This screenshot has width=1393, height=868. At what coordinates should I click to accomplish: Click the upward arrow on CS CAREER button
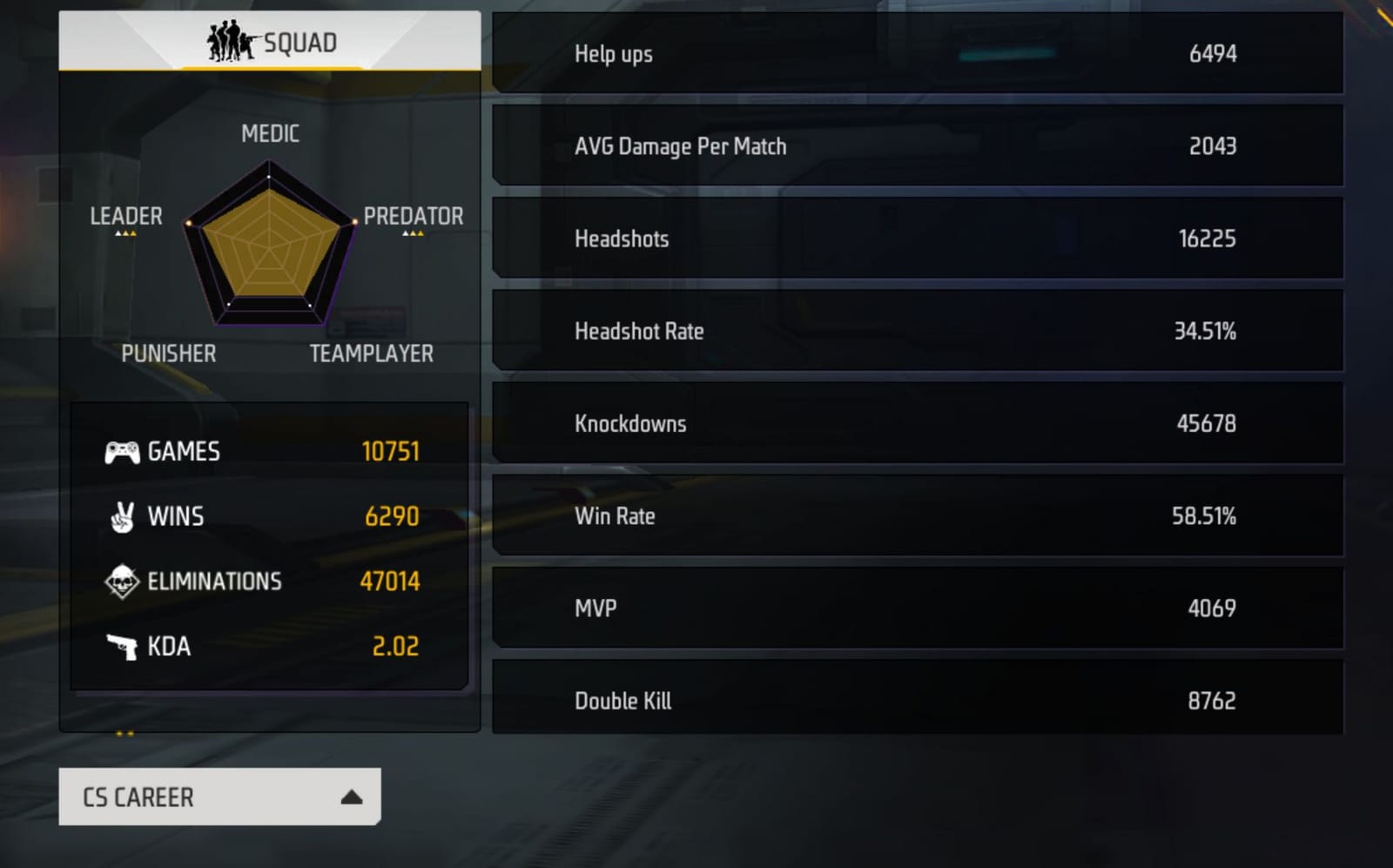352,795
